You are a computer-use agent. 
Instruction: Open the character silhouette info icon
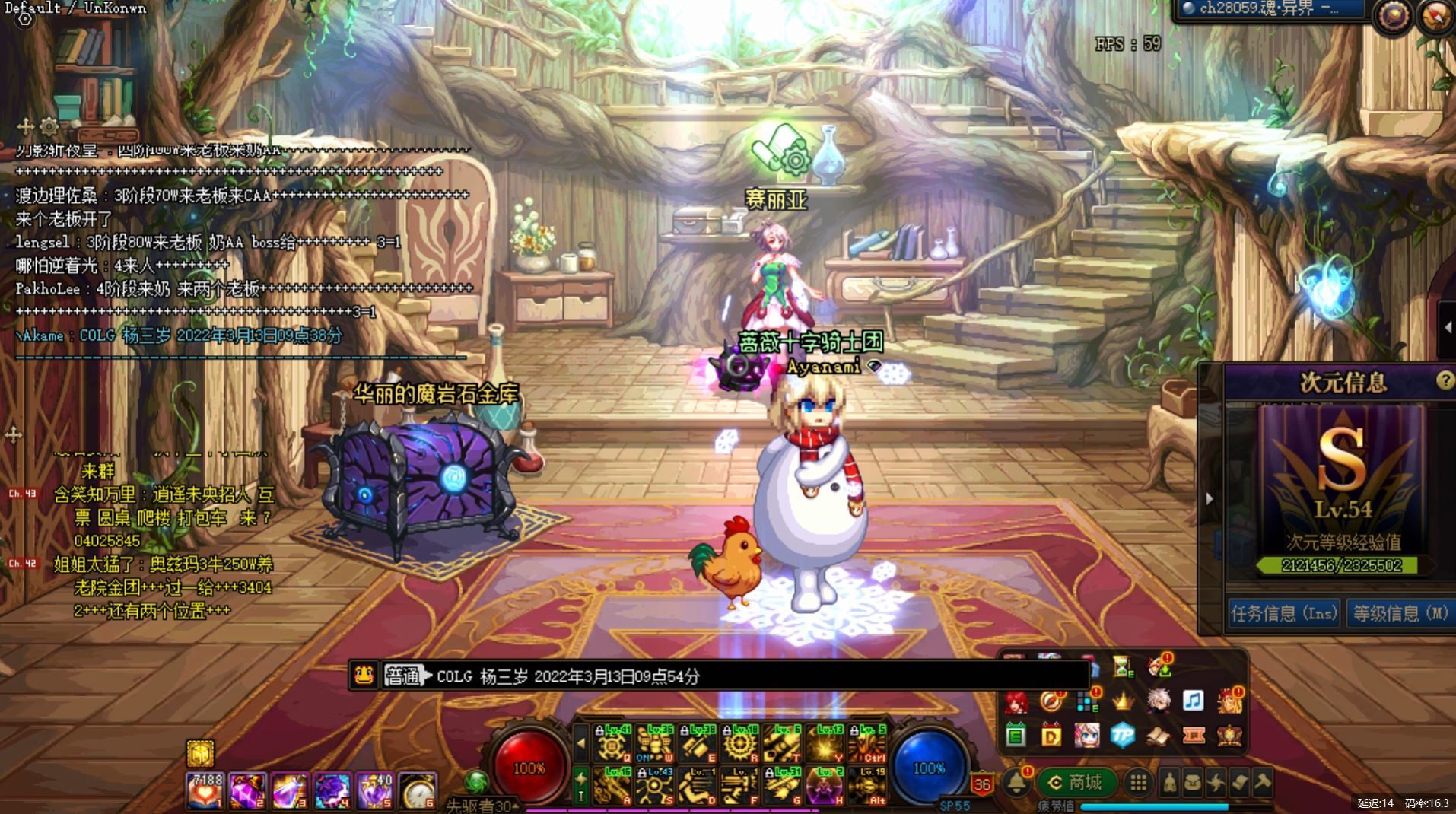coord(1169,782)
